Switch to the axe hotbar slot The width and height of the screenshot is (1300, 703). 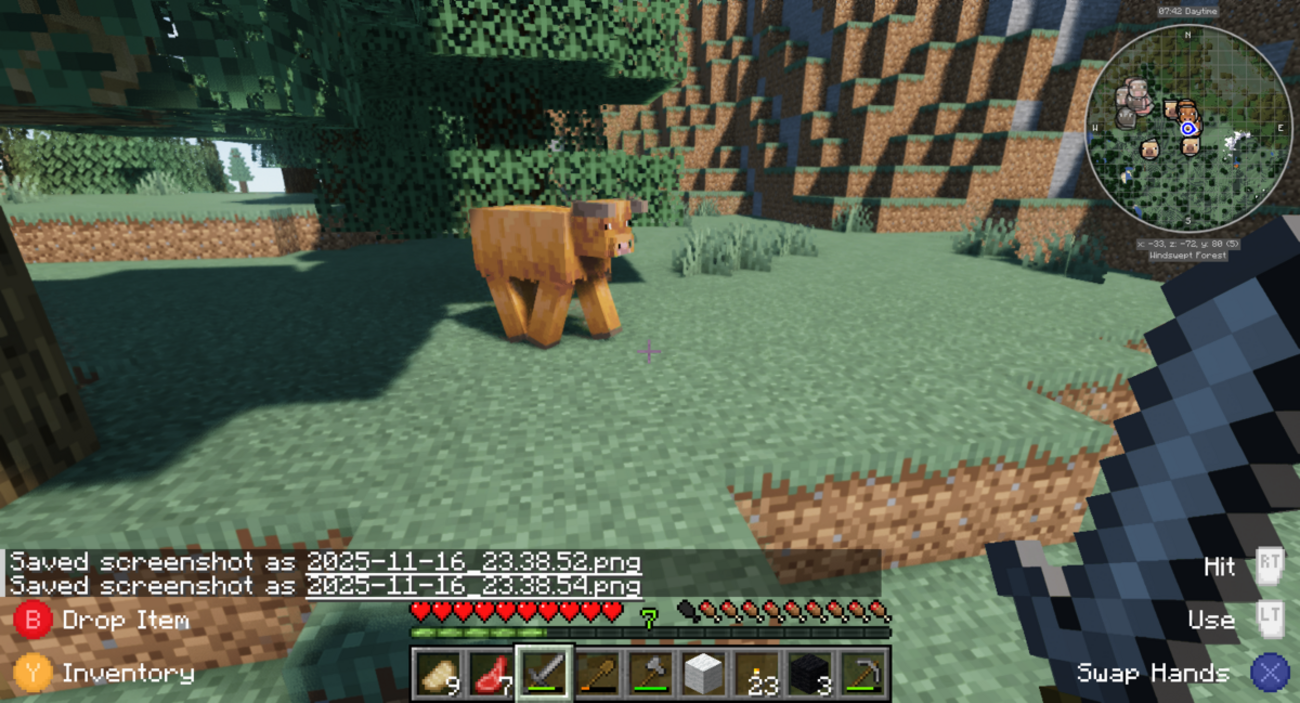pyautogui.click(x=651, y=673)
